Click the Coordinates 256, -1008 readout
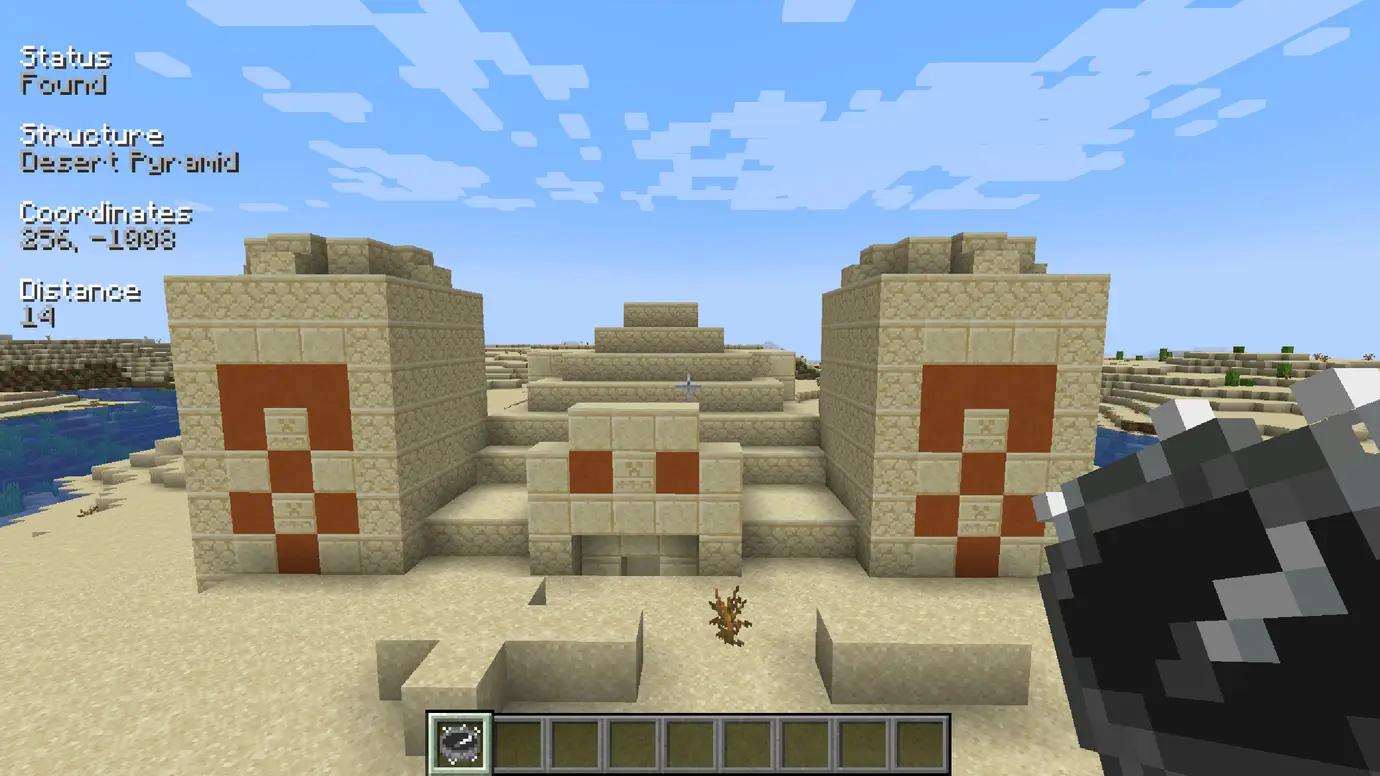 coord(100,240)
